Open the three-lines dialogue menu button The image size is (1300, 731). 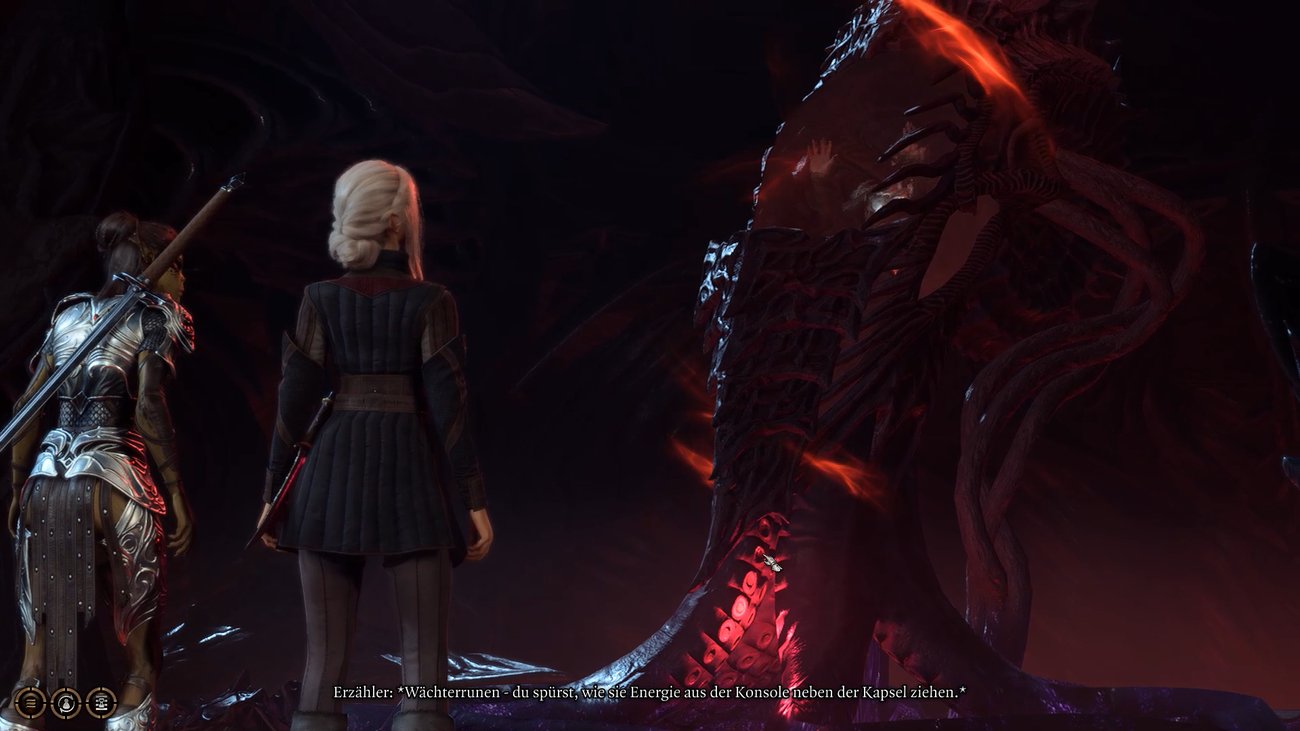30,702
